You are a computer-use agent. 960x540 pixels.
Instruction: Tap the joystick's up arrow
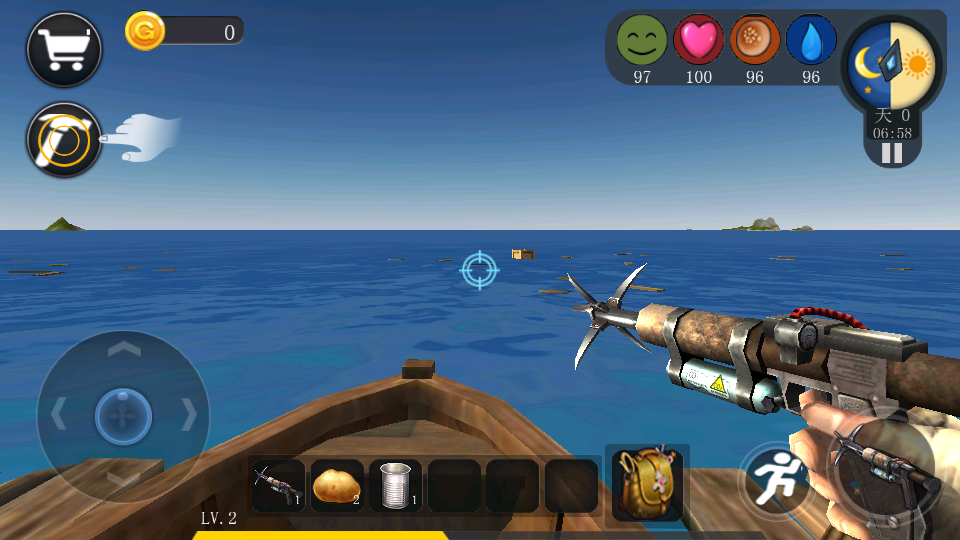point(123,349)
